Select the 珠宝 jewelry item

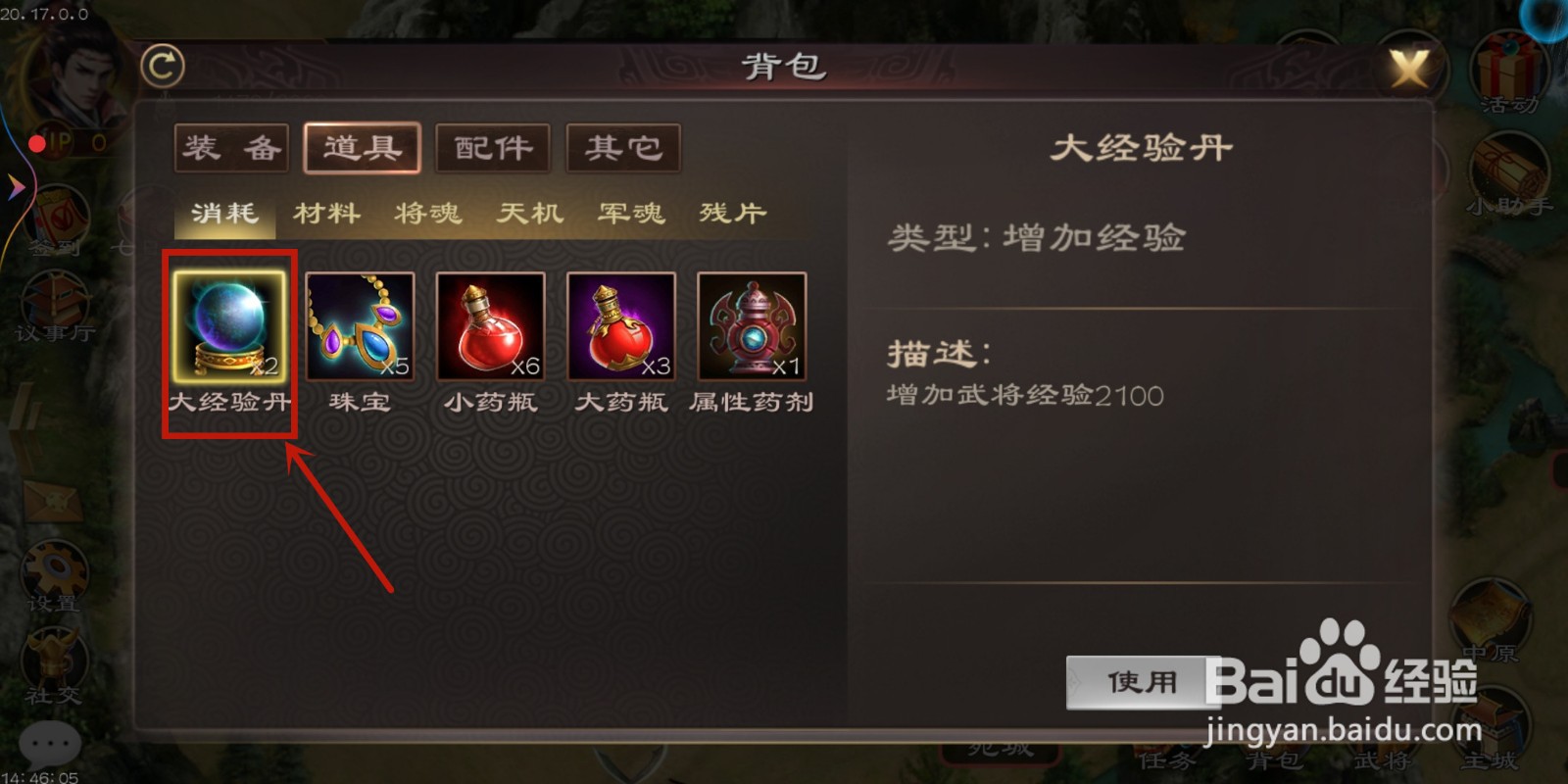click(360, 328)
